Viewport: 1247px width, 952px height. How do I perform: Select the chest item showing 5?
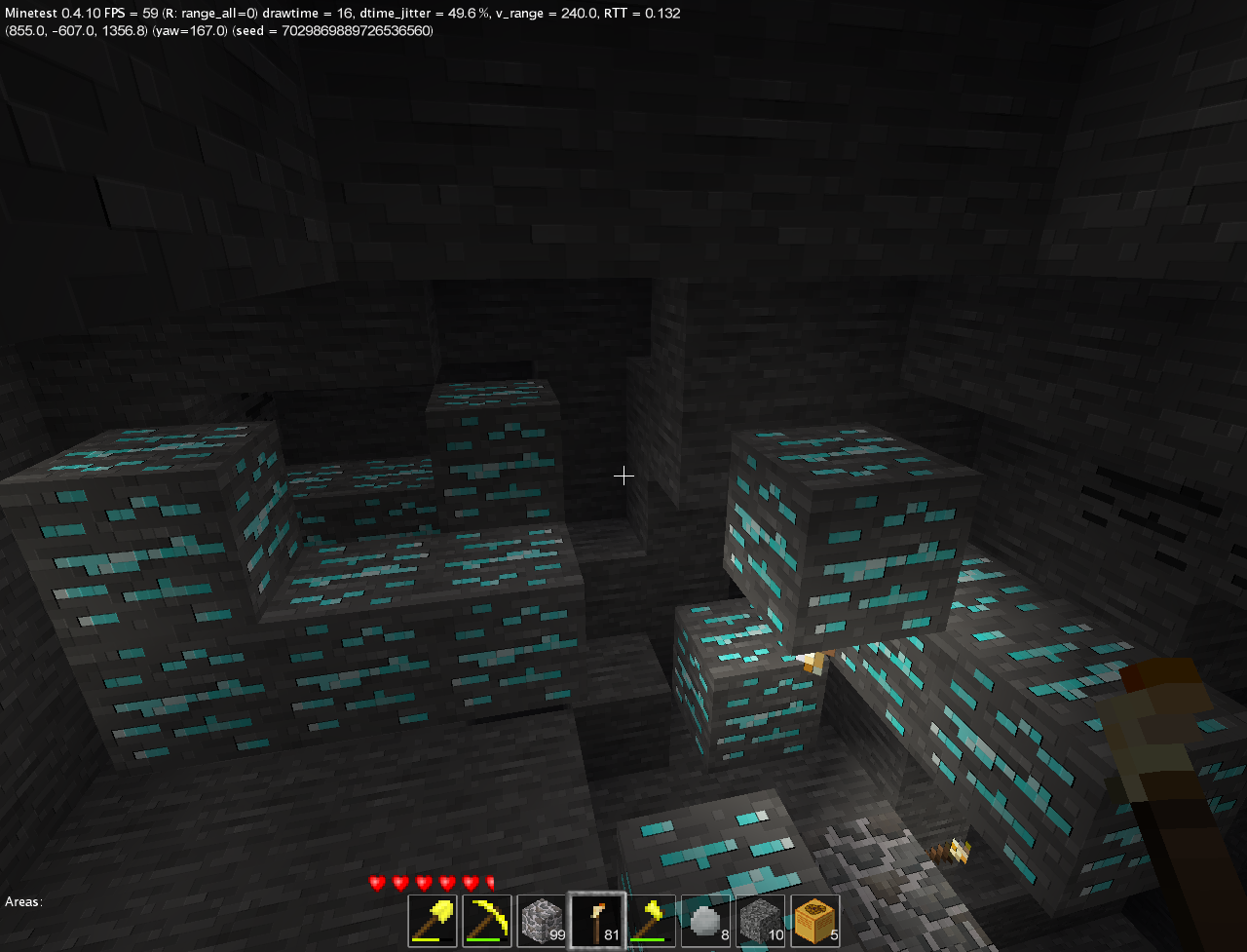[x=814, y=919]
